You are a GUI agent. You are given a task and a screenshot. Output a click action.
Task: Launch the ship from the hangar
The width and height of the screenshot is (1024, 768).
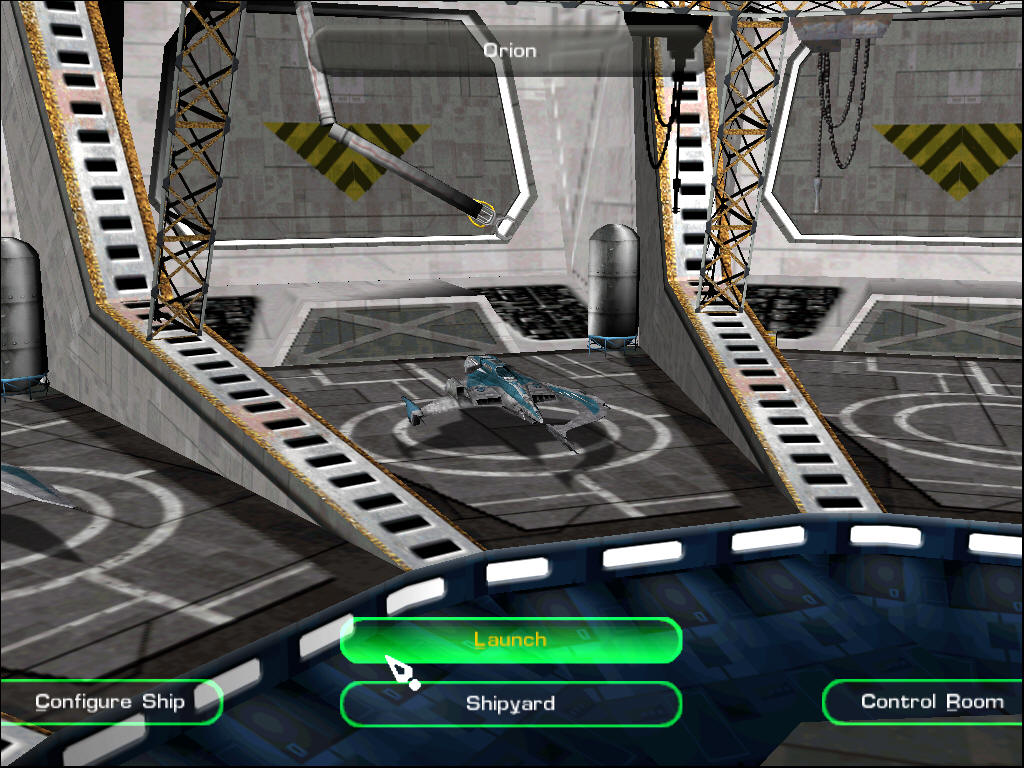click(510, 640)
